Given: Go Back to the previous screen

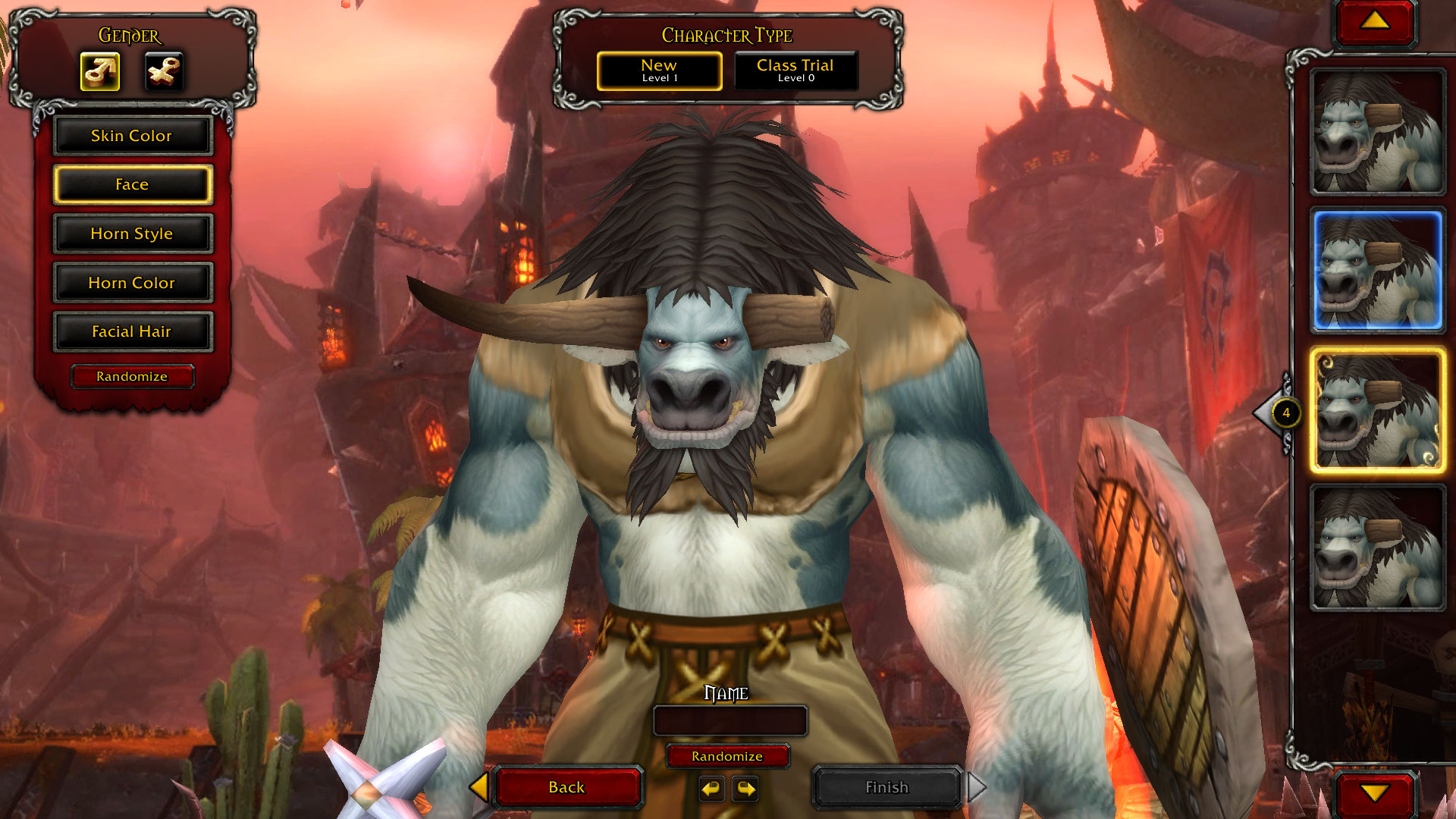Looking at the screenshot, I should (x=566, y=787).
